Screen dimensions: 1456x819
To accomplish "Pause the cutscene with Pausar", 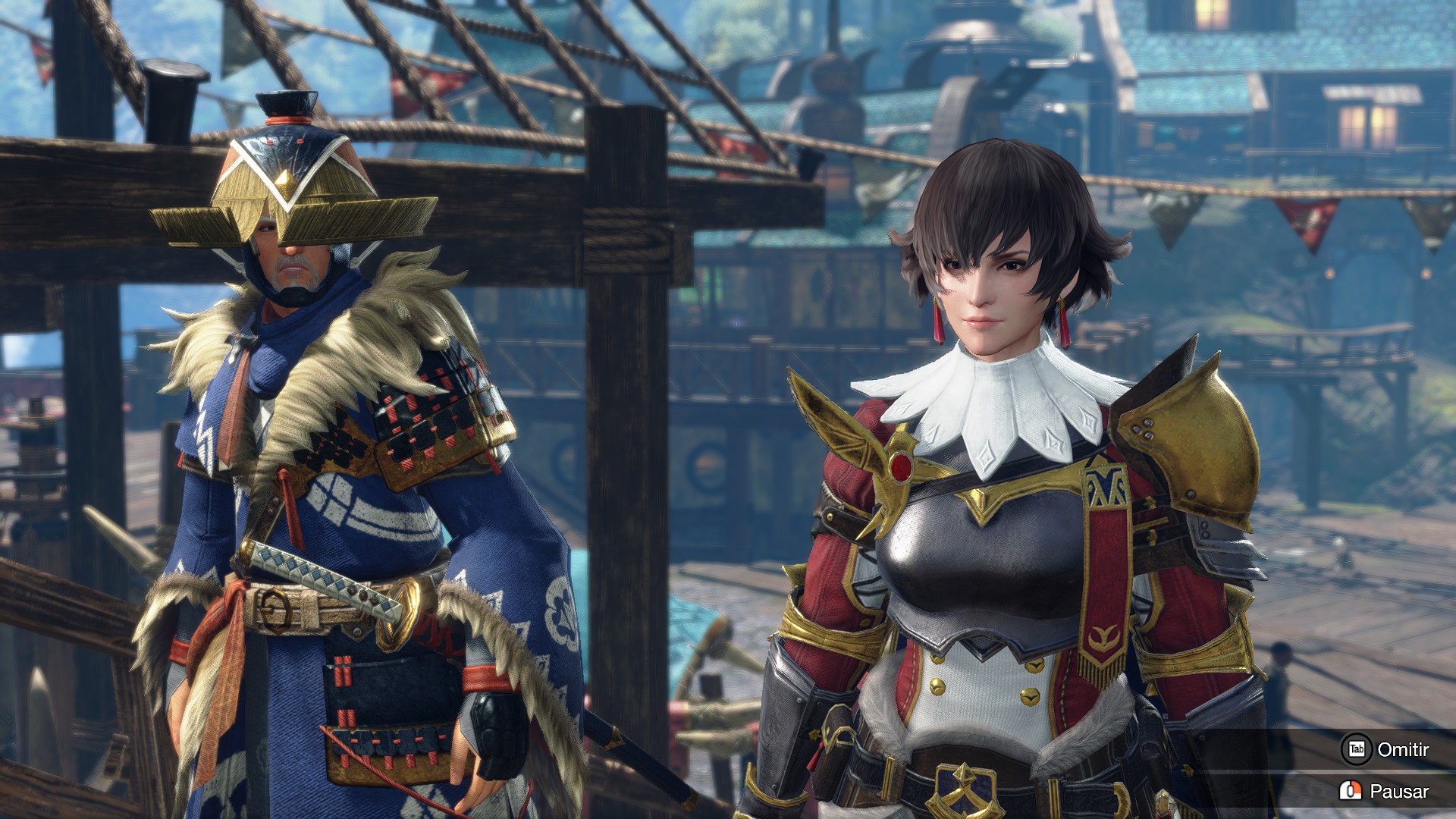I will click(1385, 792).
